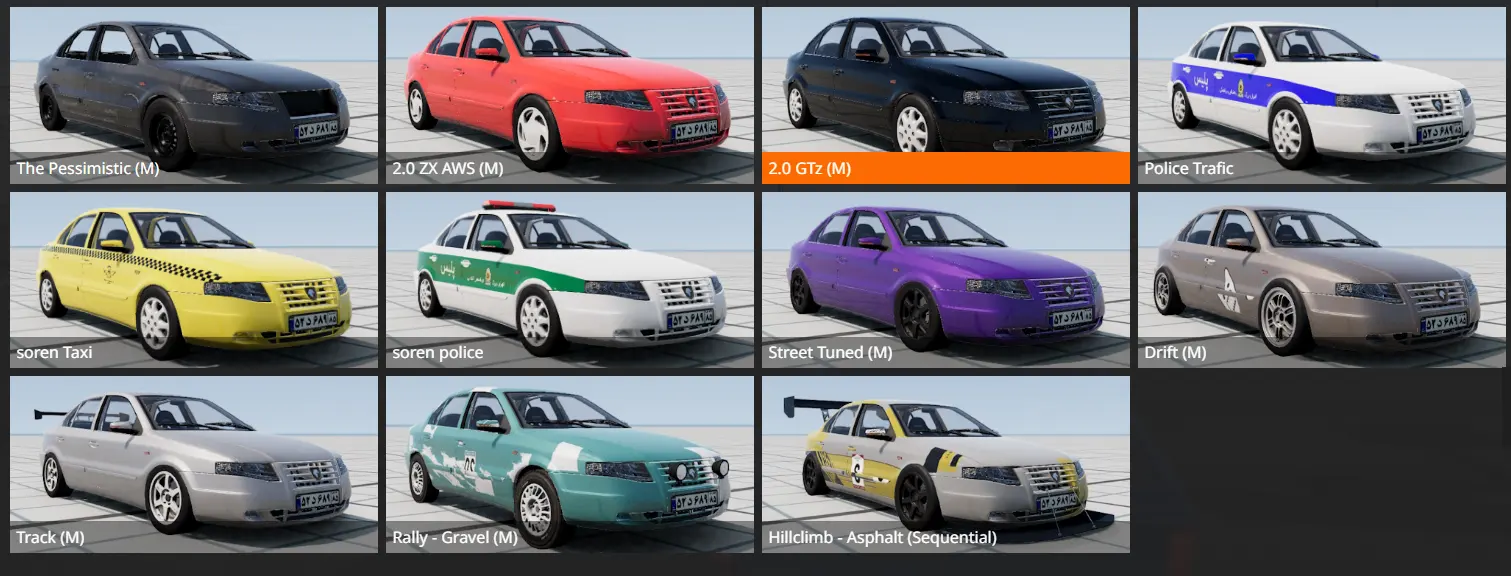The height and width of the screenshot is (576, 1511).
Task: Select the silver Track (M) variant
Action: (x=194, y=463)
